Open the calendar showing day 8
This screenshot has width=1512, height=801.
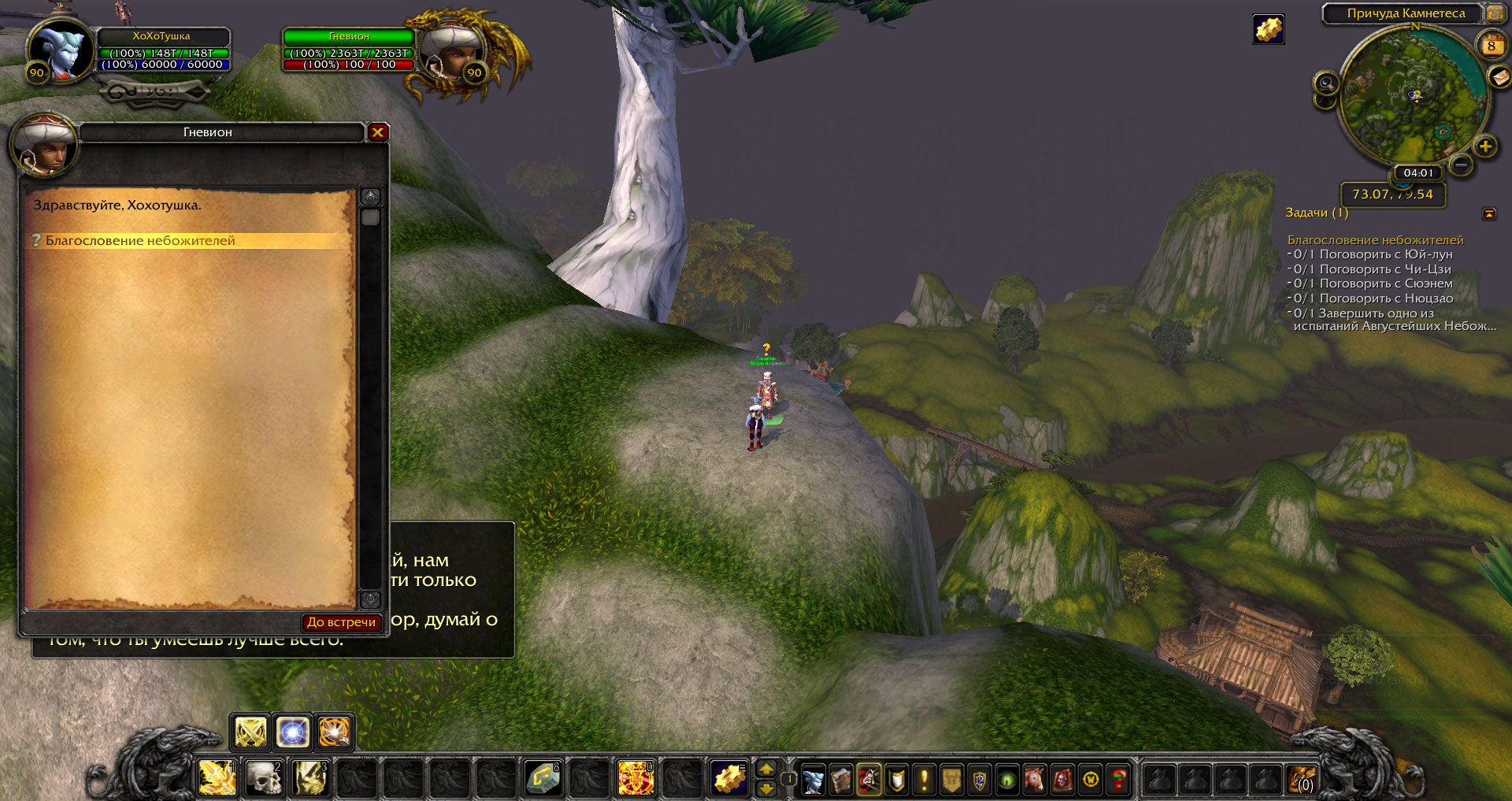[1490, 46]
